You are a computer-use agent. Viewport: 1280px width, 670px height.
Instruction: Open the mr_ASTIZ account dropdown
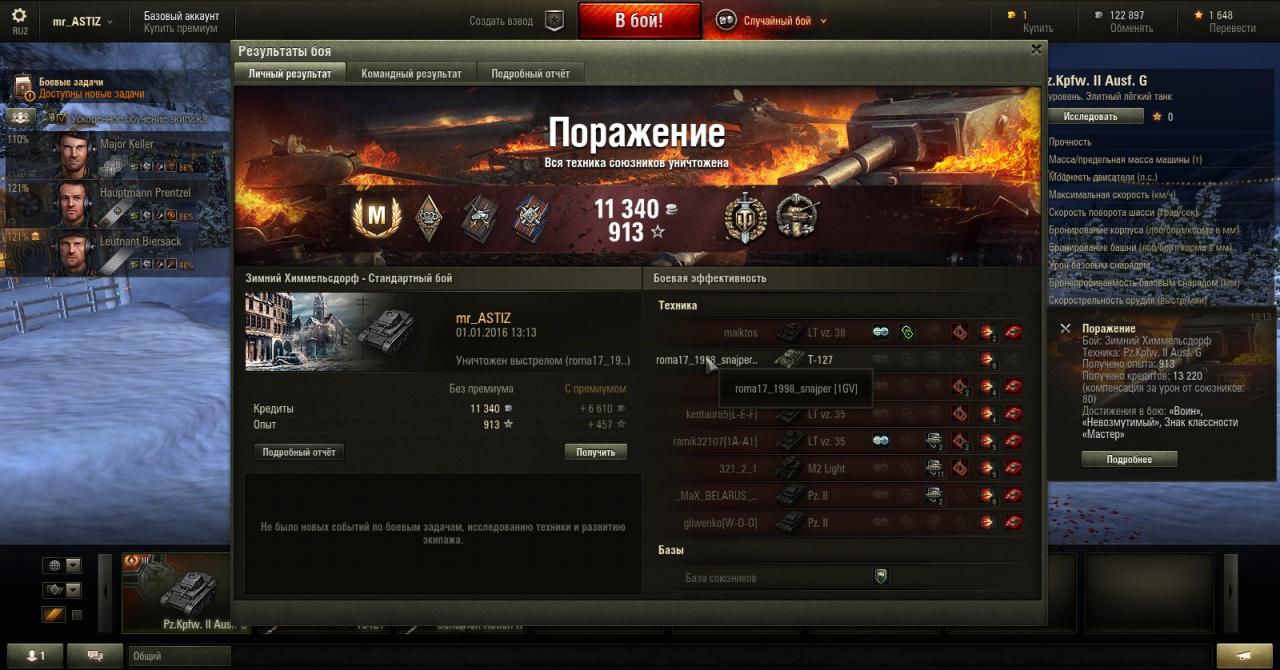(83, 21)
